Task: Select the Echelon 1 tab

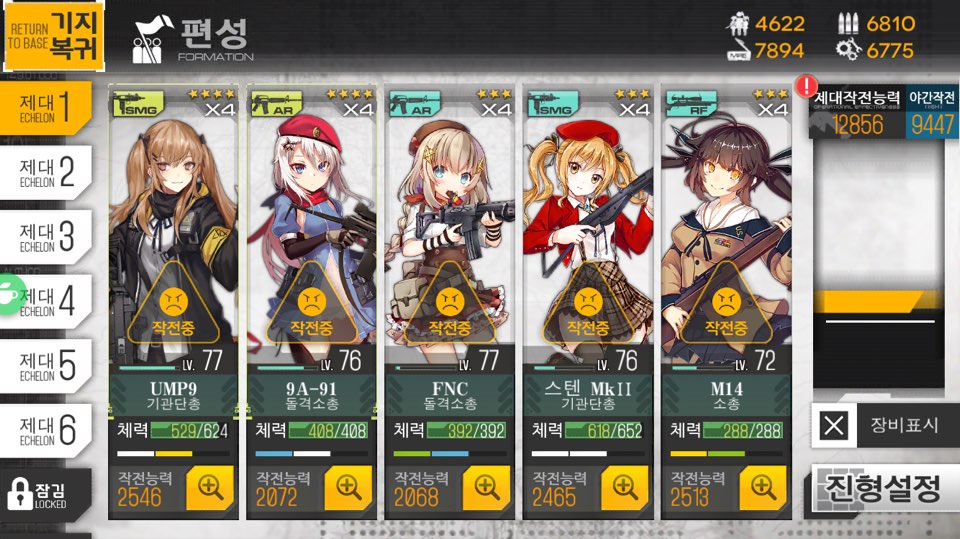Action: tap(56, 108)
